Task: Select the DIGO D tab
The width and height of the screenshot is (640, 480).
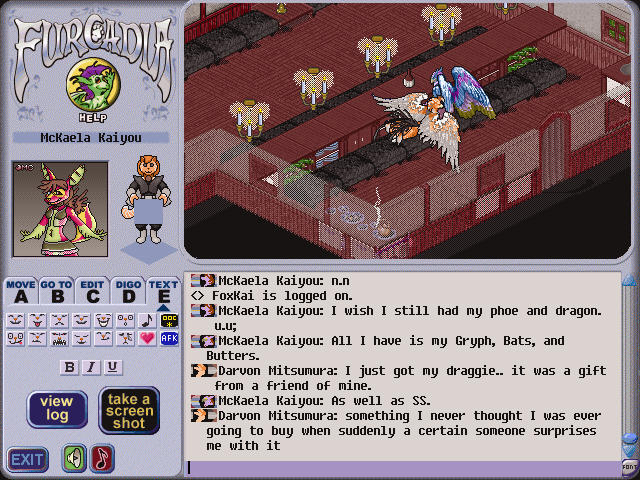Action: pos(128,290)
